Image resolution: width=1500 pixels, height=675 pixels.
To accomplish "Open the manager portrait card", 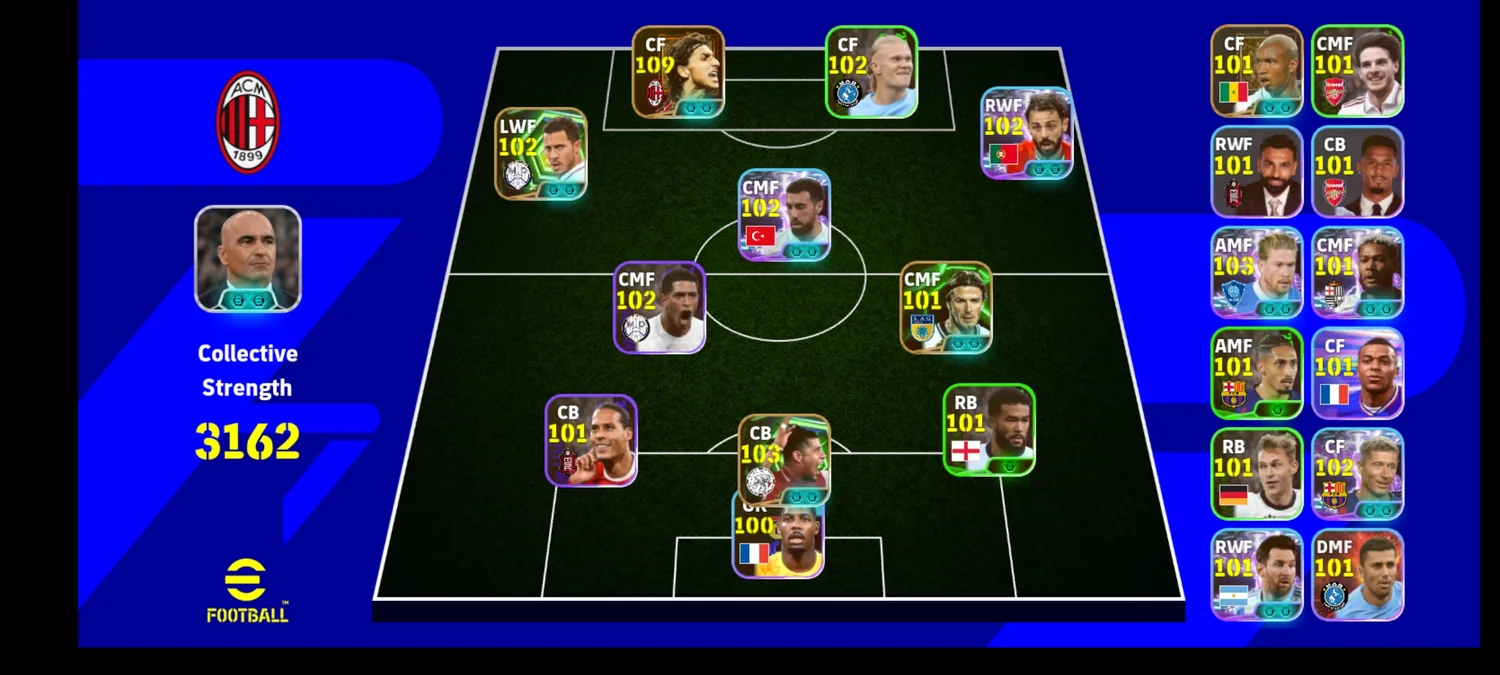I will pyautogui.click(x=248, y=259).
